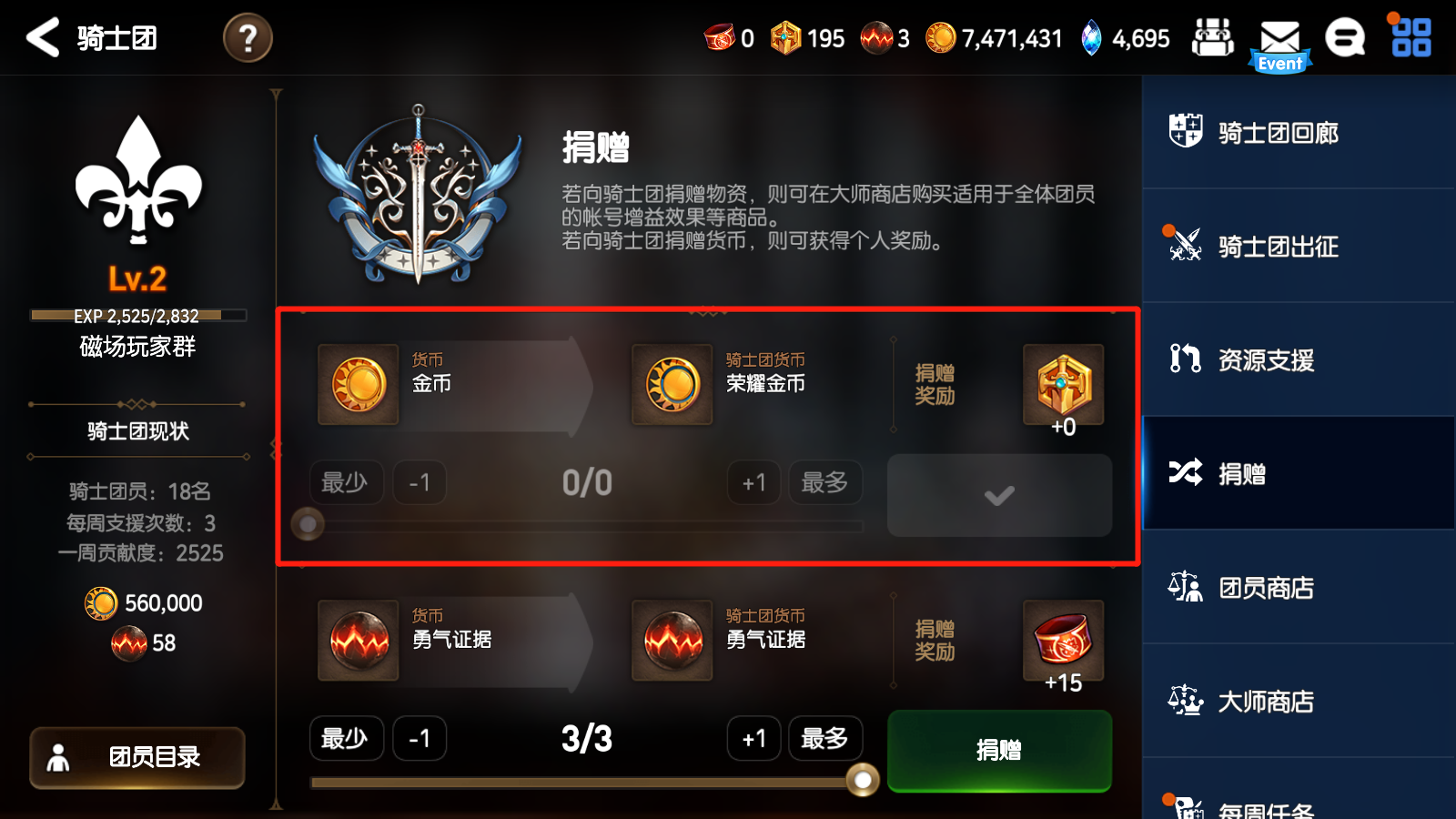Click the gold donation amount slider
The height and width of the screenshot is (819, 1456).
pyautogui.click(x=308, y=525)
